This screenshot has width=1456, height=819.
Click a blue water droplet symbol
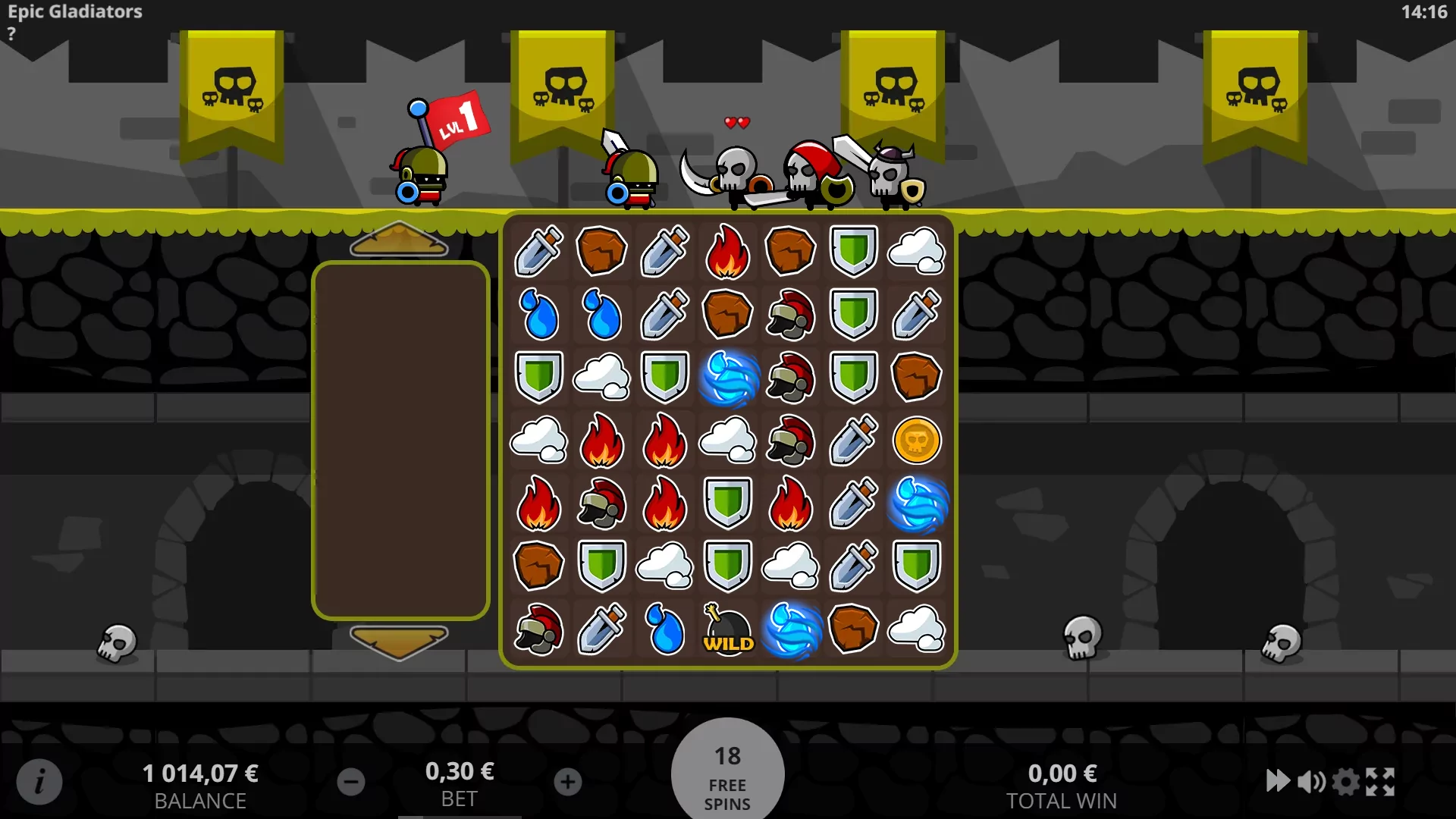(x=540, y=315)
